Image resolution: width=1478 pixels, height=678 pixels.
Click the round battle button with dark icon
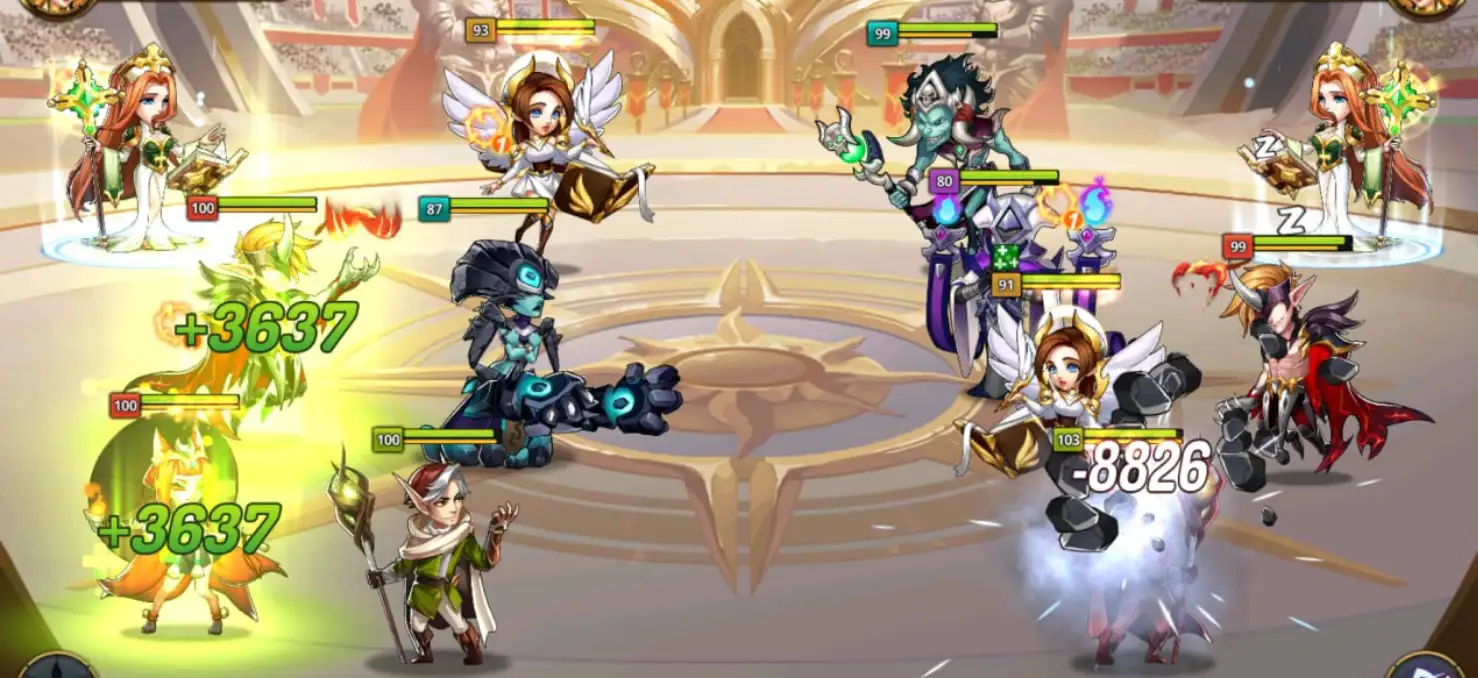click(x=56, y=668)
